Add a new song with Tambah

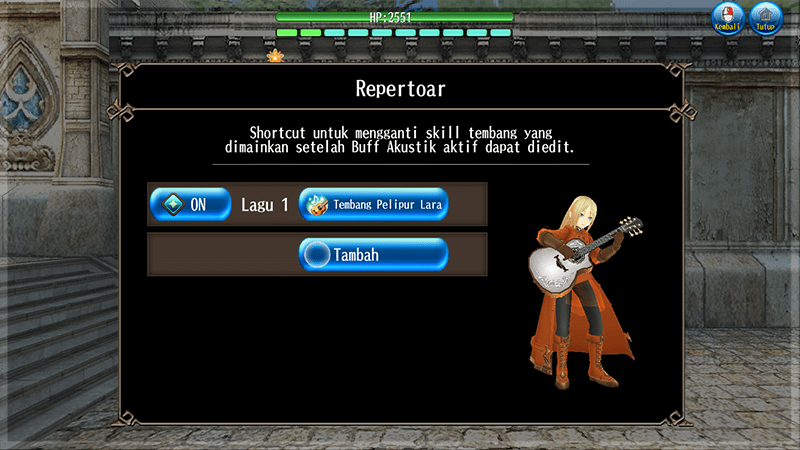point(373,255)
